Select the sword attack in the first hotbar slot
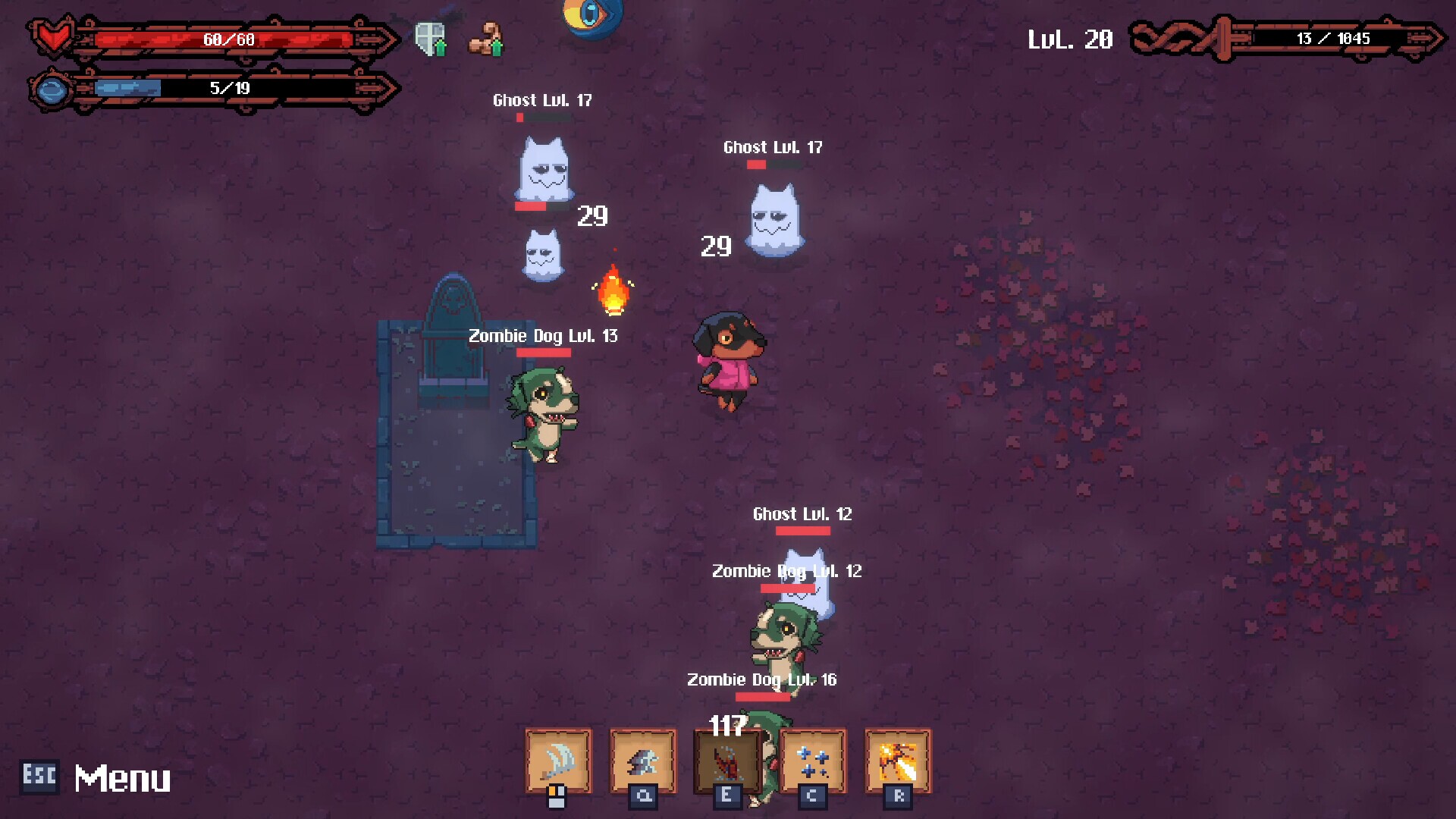Viewport: 1456px width, 819px height. (557, 762)
